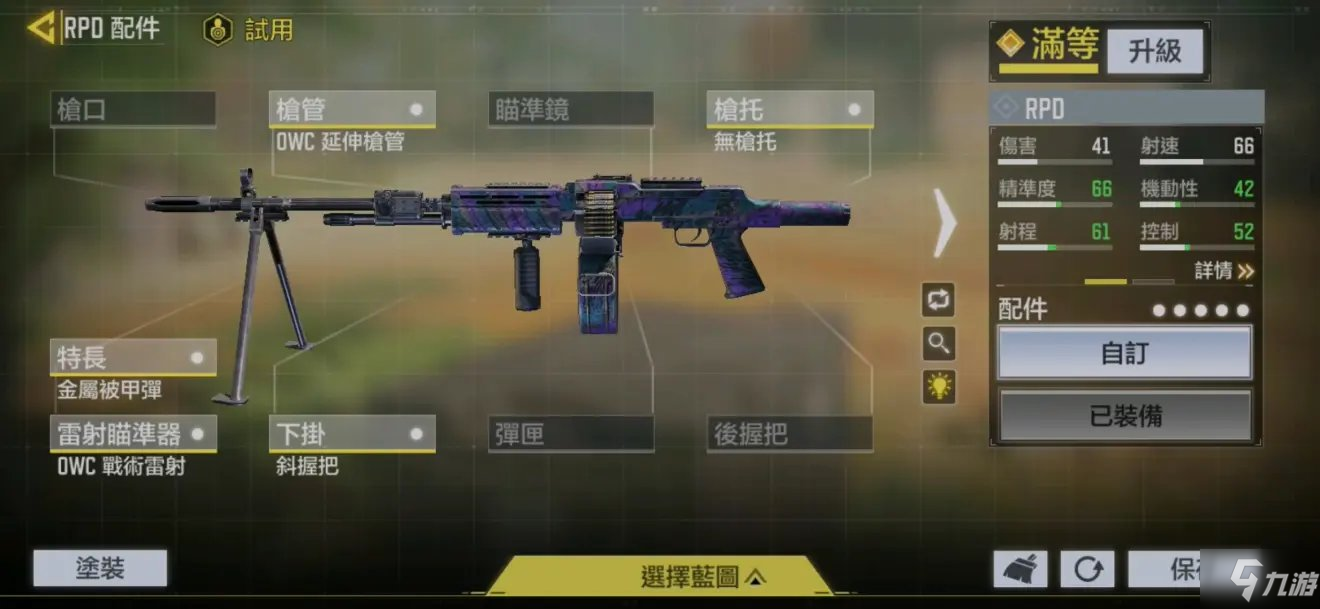Choose the 瞄準鏡 optic slot

570,109
